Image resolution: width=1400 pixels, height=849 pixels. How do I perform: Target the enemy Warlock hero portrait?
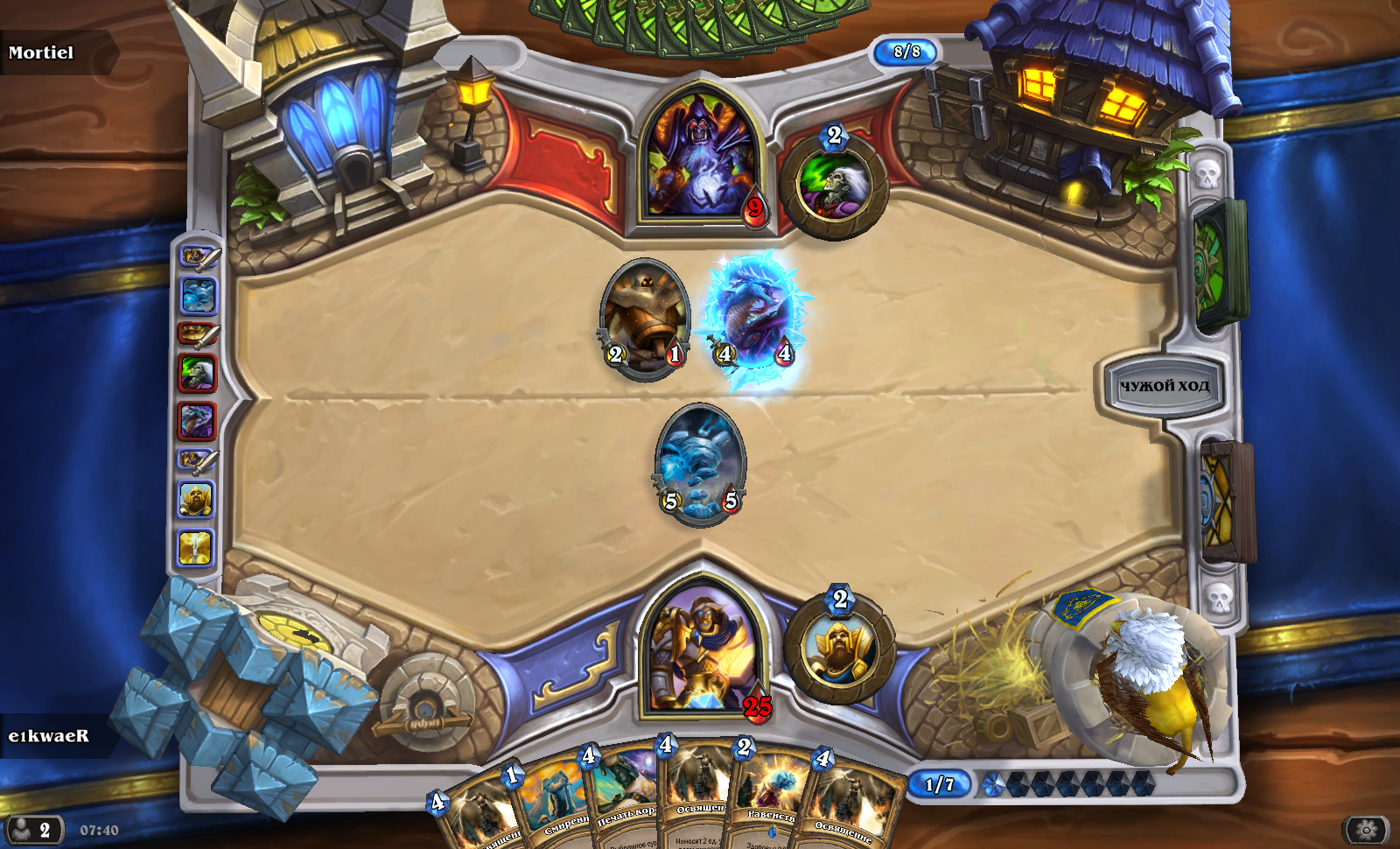[701, 158]
